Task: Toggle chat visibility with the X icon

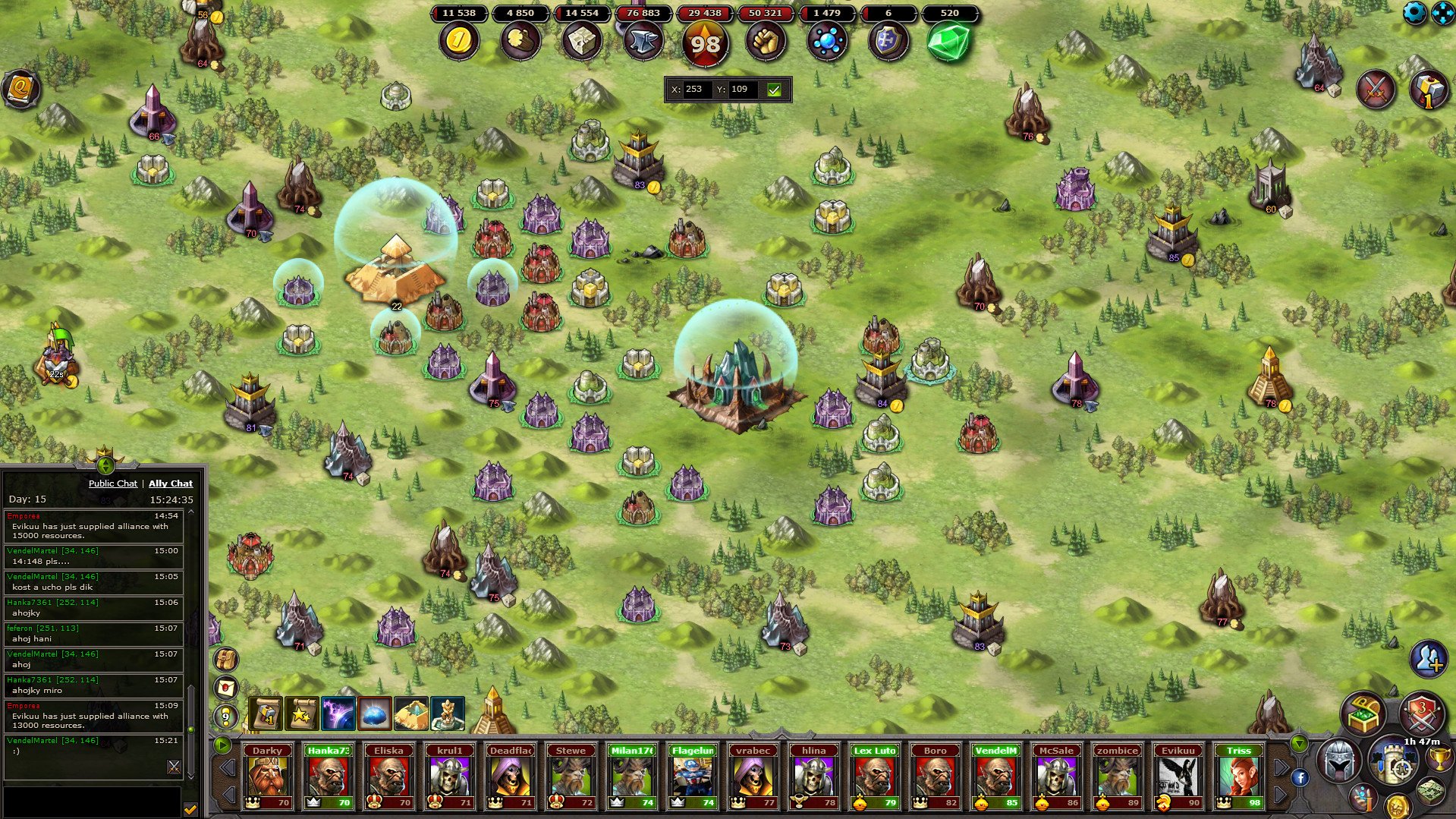Action: point(173,767)
